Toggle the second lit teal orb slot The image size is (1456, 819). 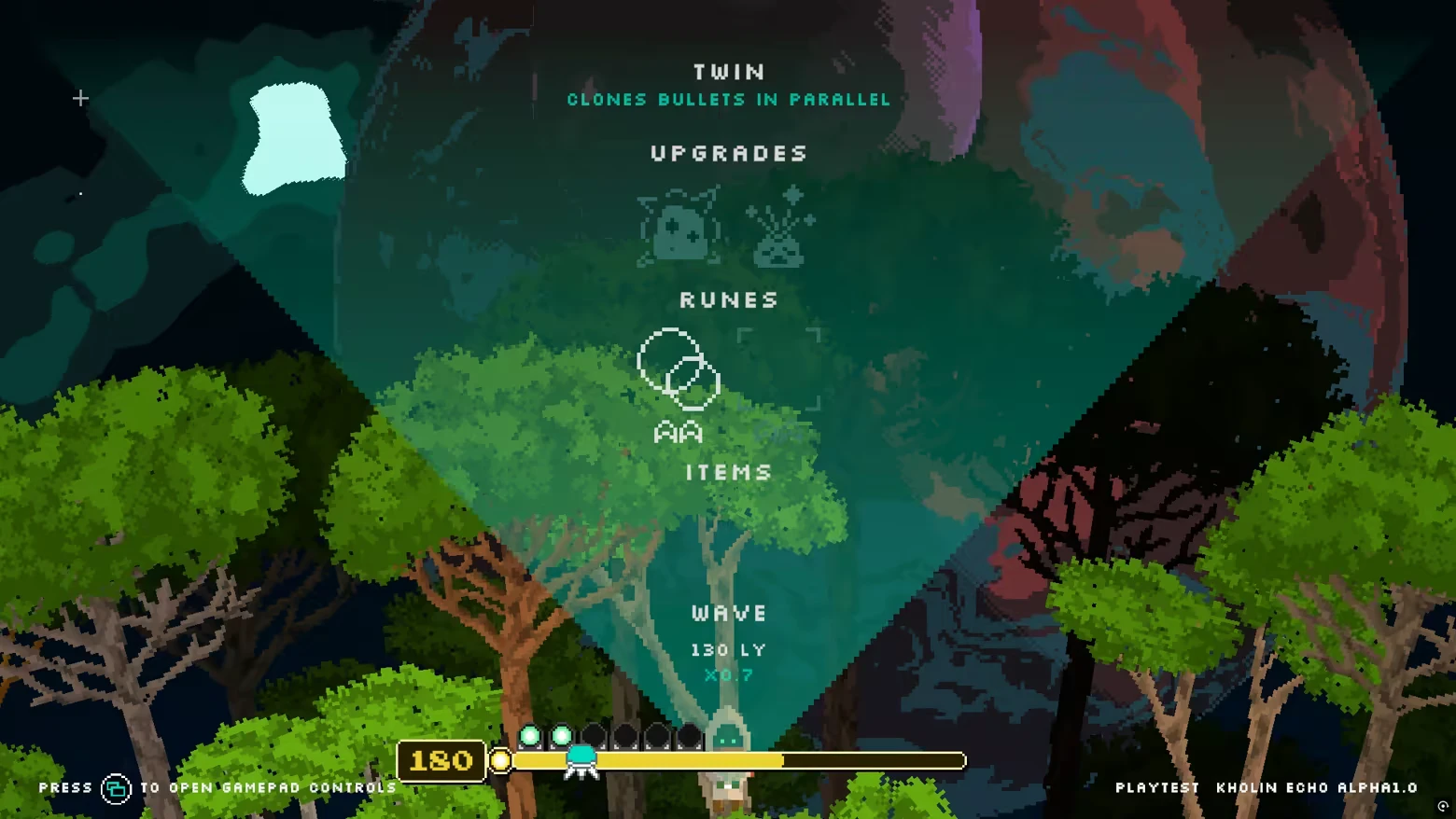(560, 736)
